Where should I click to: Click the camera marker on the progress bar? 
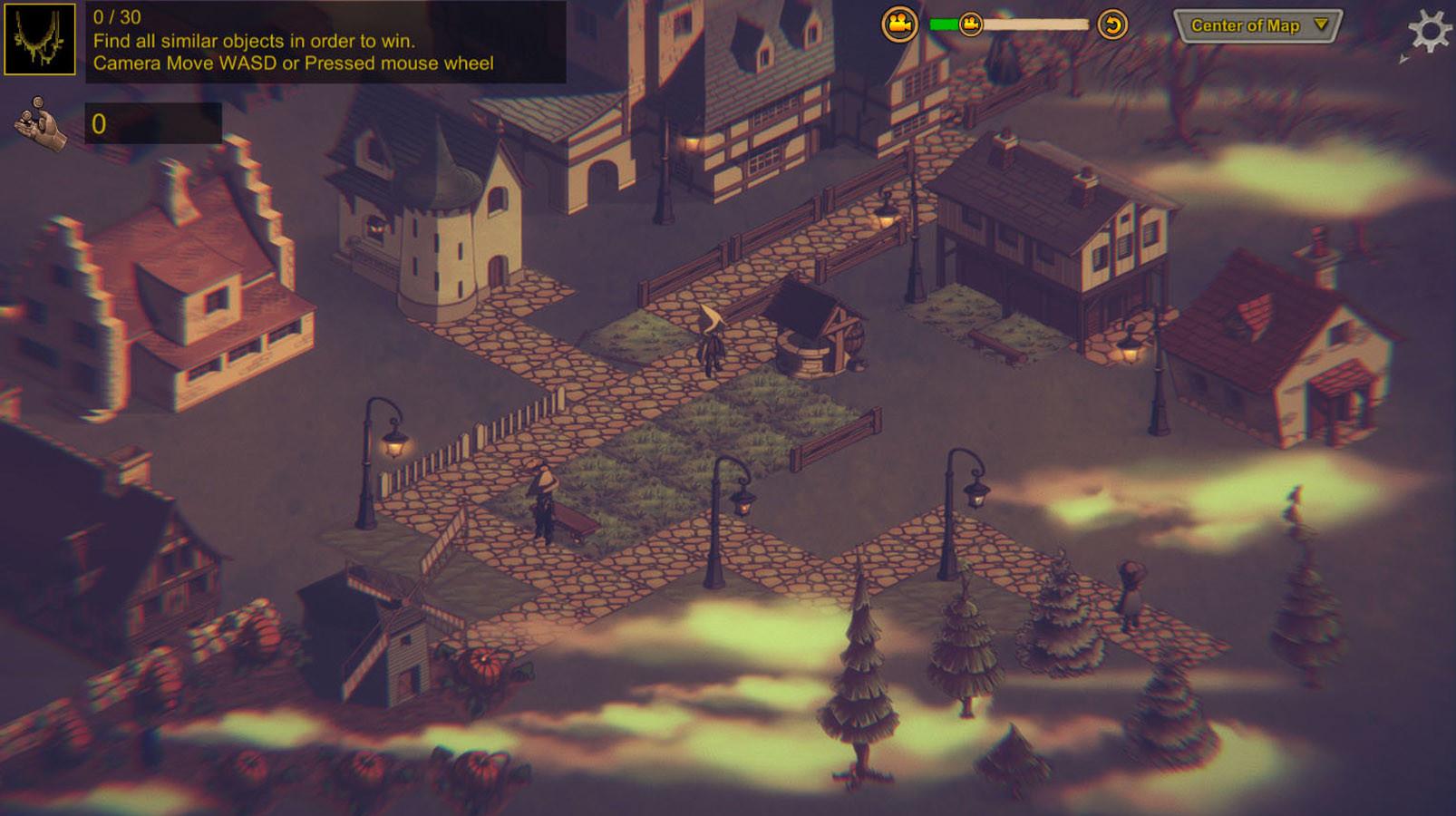pyautogui.click(x=969, y=23)
